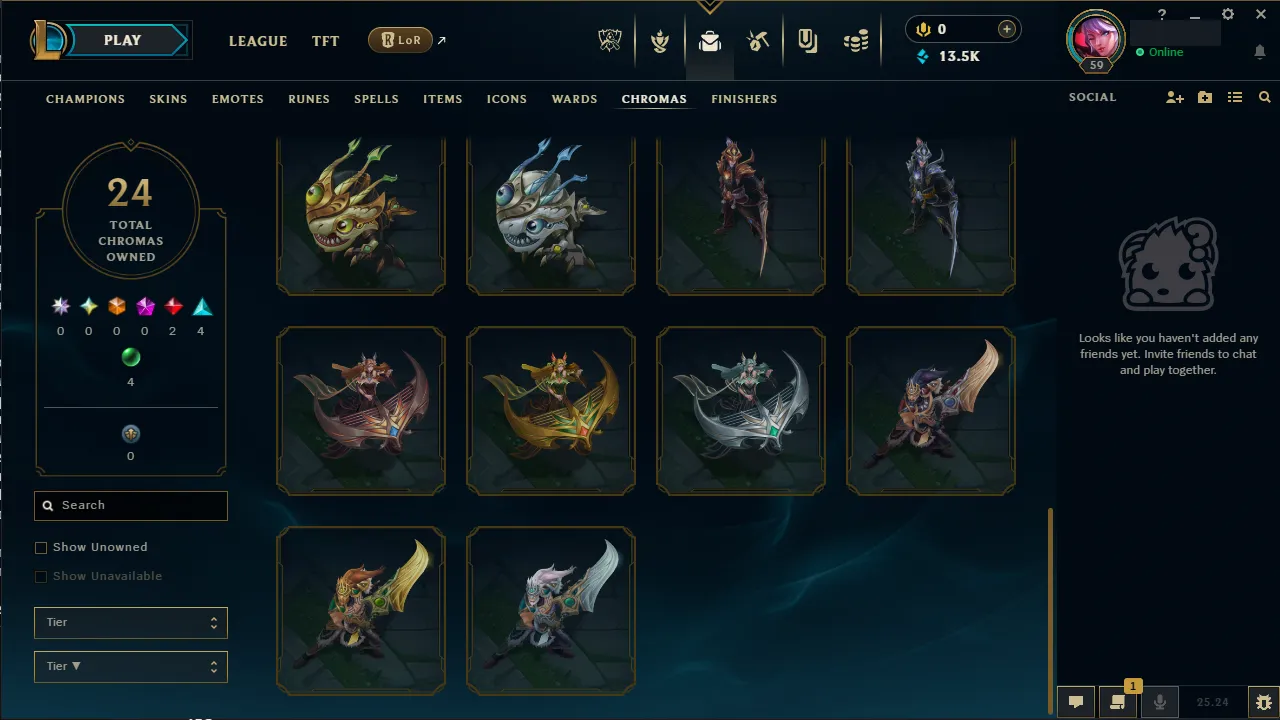Open the Tier descending sort dropdown

tap(130, 666)
